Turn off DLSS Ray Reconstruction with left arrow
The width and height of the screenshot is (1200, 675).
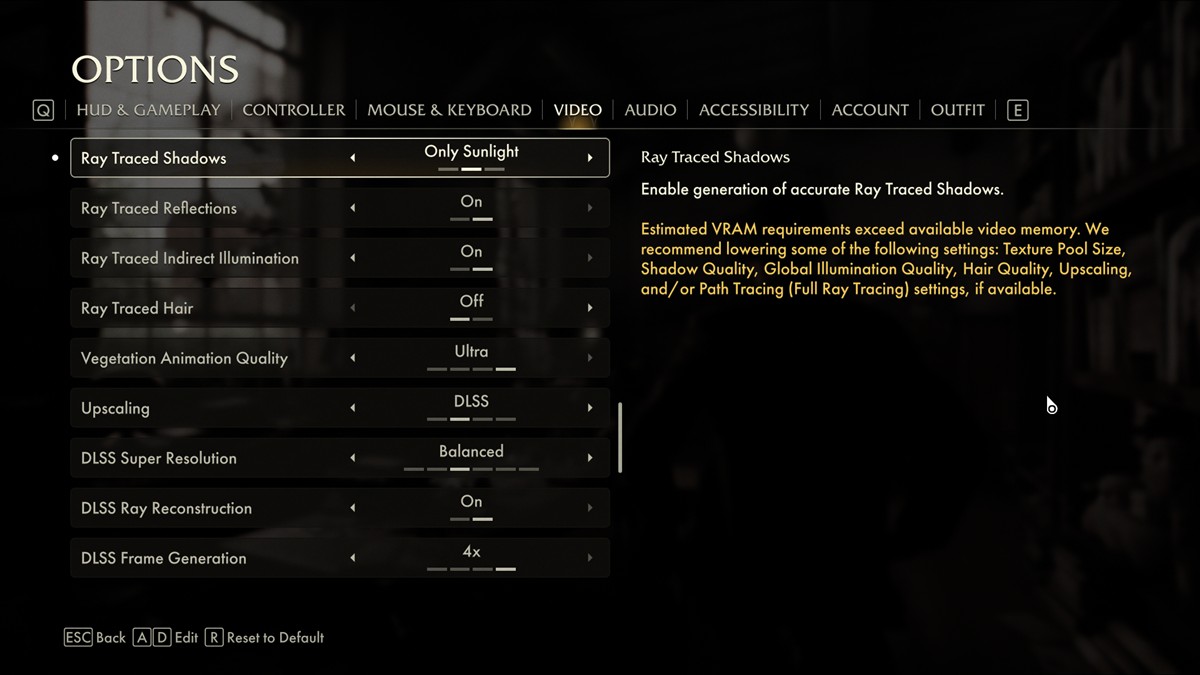click(x=352, y=508)
